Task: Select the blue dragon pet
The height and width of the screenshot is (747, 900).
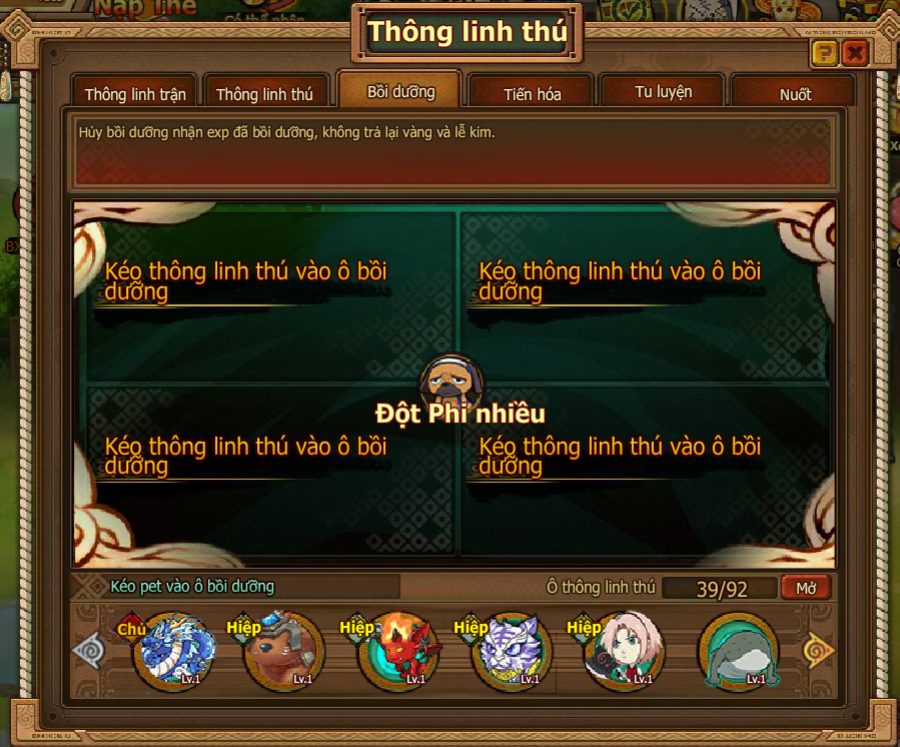Action: [172, 652]
